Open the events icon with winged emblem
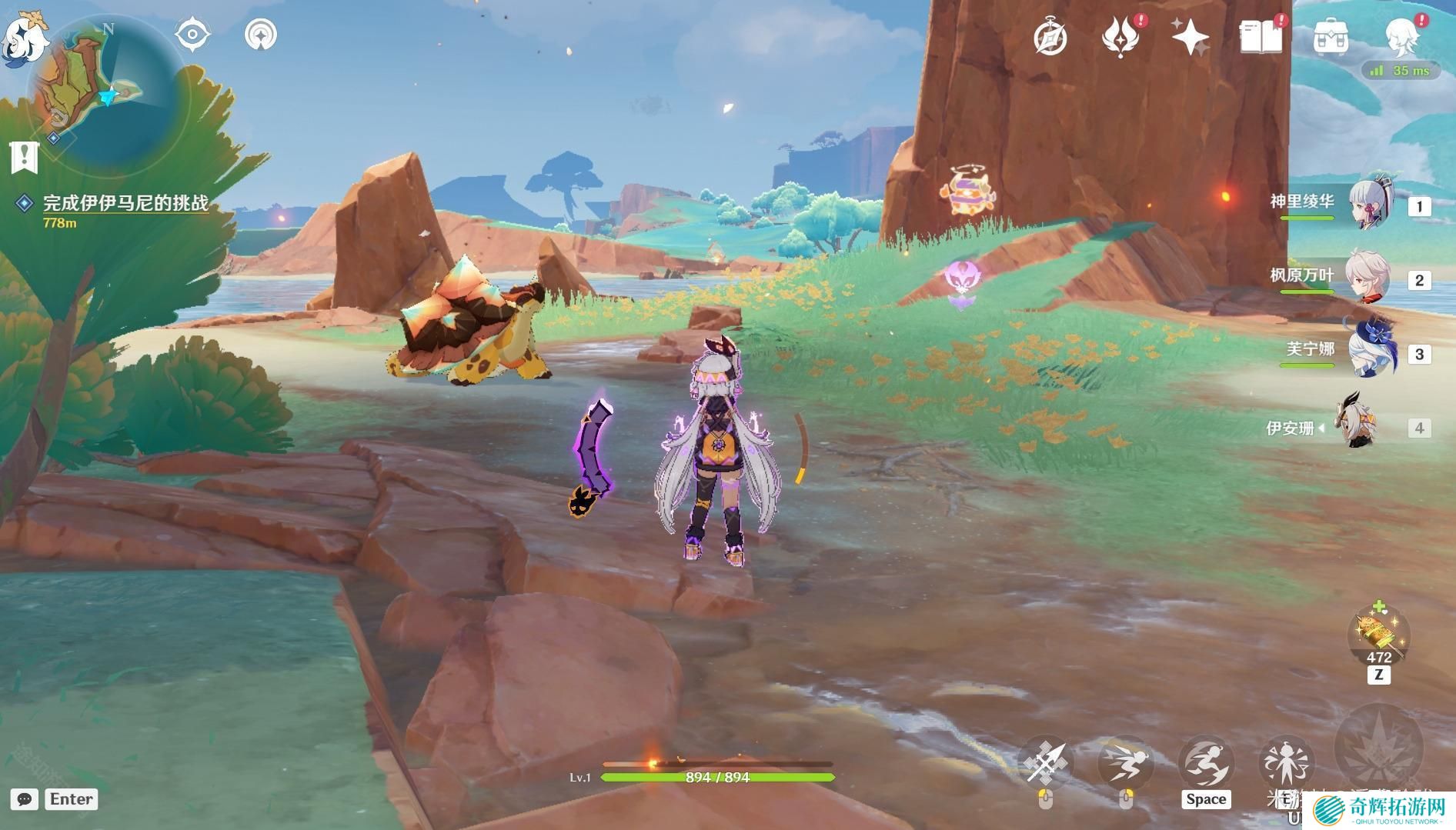 click(1120, 37)
